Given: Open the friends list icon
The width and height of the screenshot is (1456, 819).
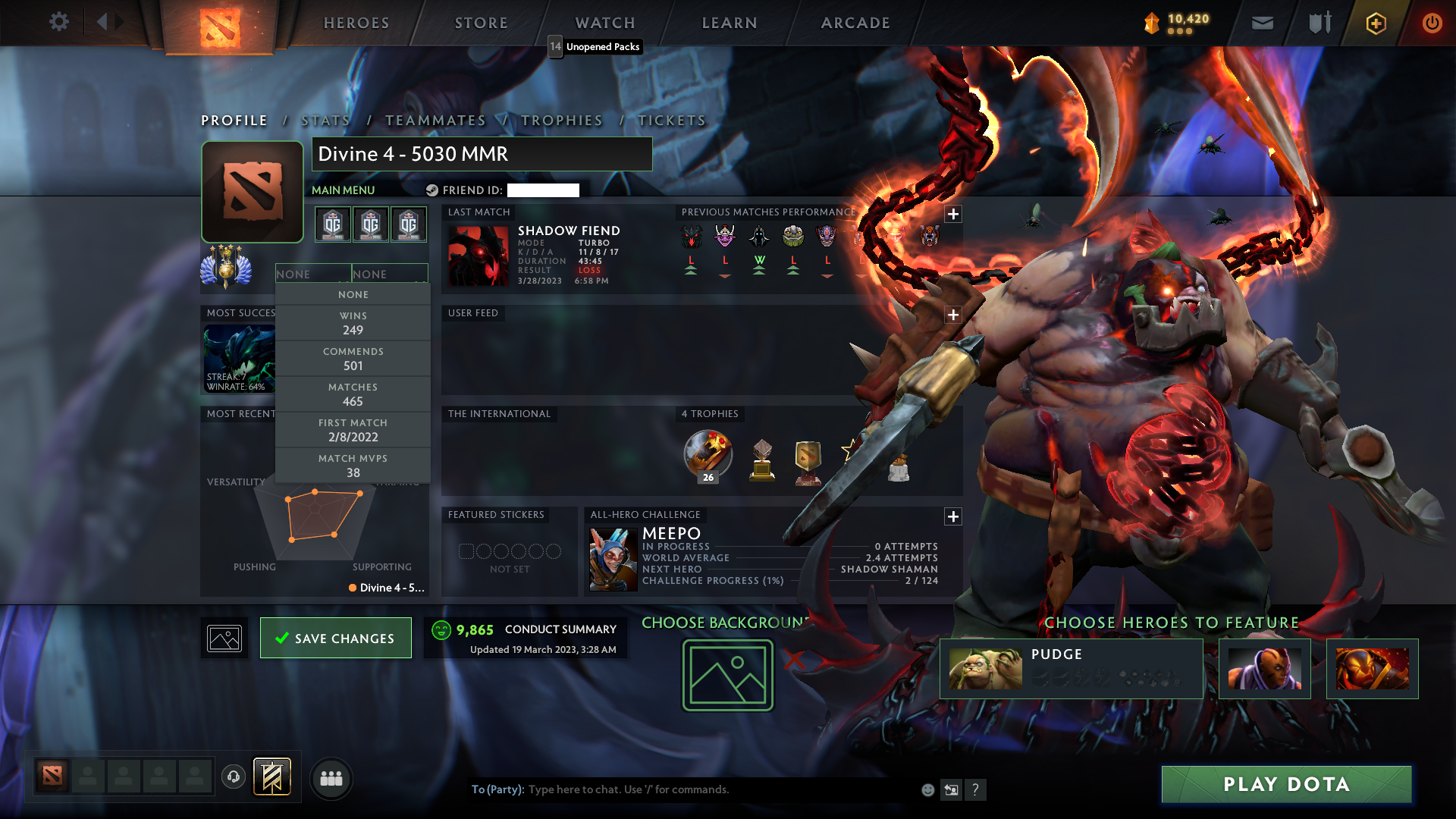Looking at the screenshot, I should coord(331,778).
